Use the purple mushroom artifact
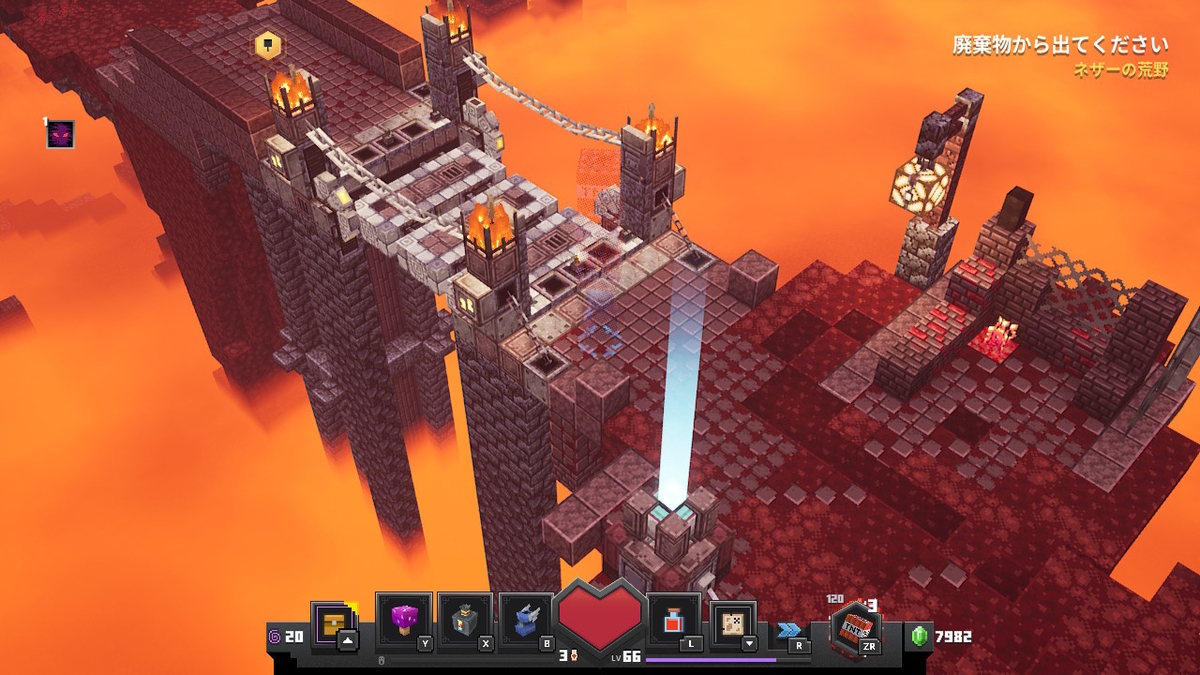Viewport: 1200px width, 675px height. point(403,620)
